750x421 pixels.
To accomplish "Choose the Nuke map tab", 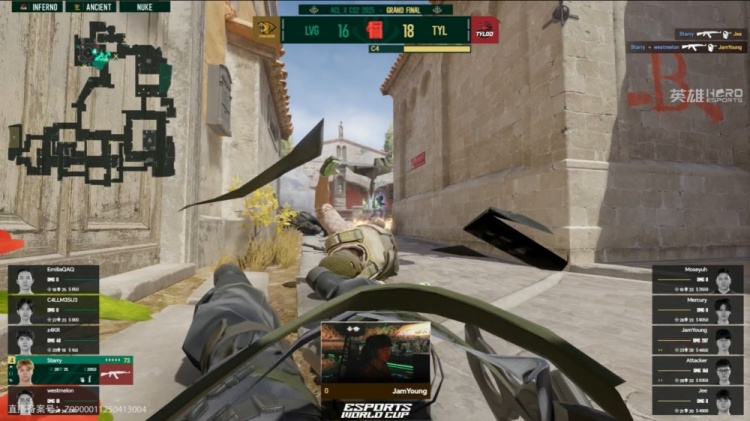I will tap(144, 6).
